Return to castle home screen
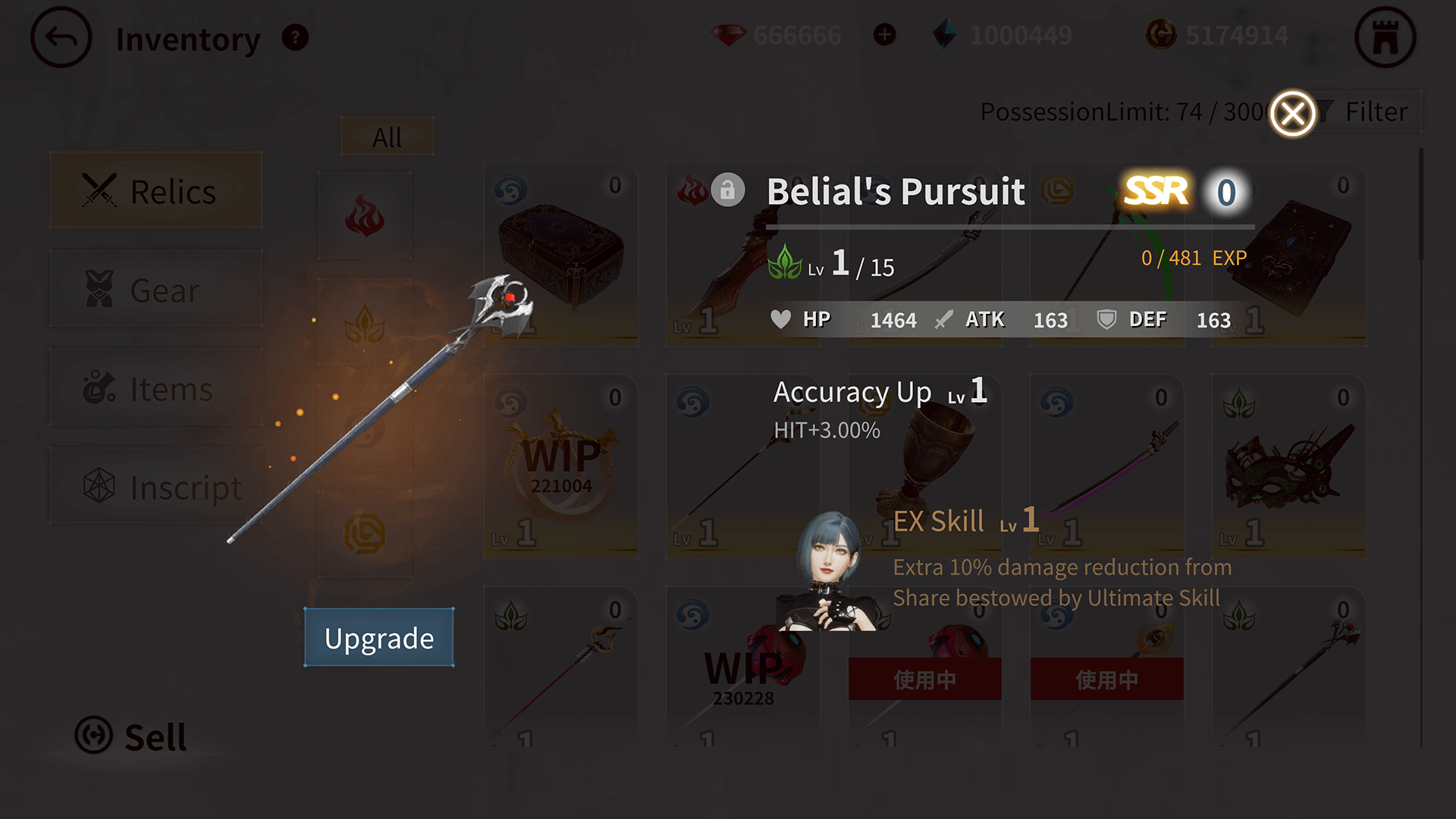1456x819 pixels. click(x=1385, y=38)
